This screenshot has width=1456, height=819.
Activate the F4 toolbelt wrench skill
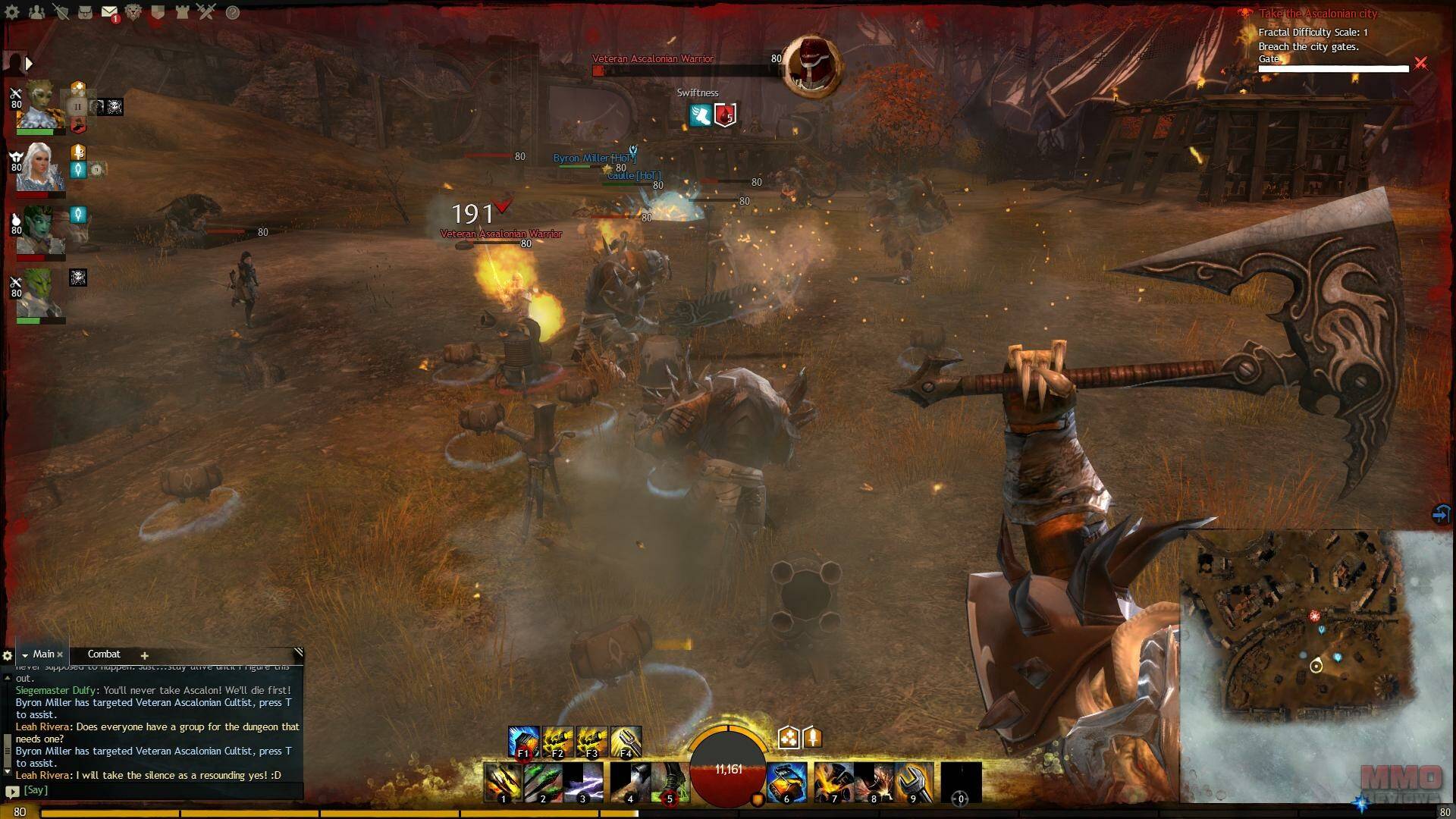[x=626, y=742]
